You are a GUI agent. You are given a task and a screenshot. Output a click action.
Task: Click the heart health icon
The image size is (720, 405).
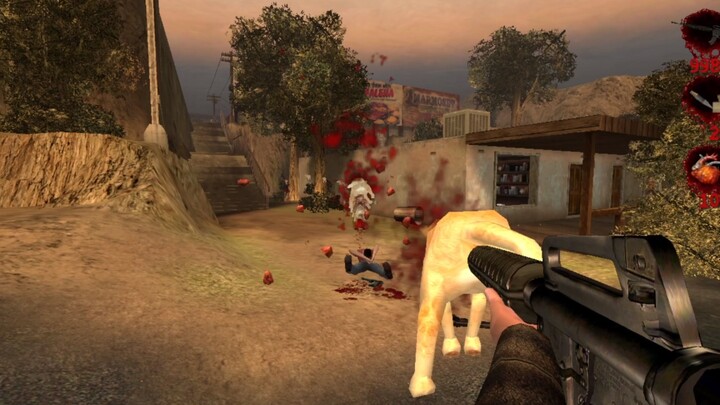[703, 167]
